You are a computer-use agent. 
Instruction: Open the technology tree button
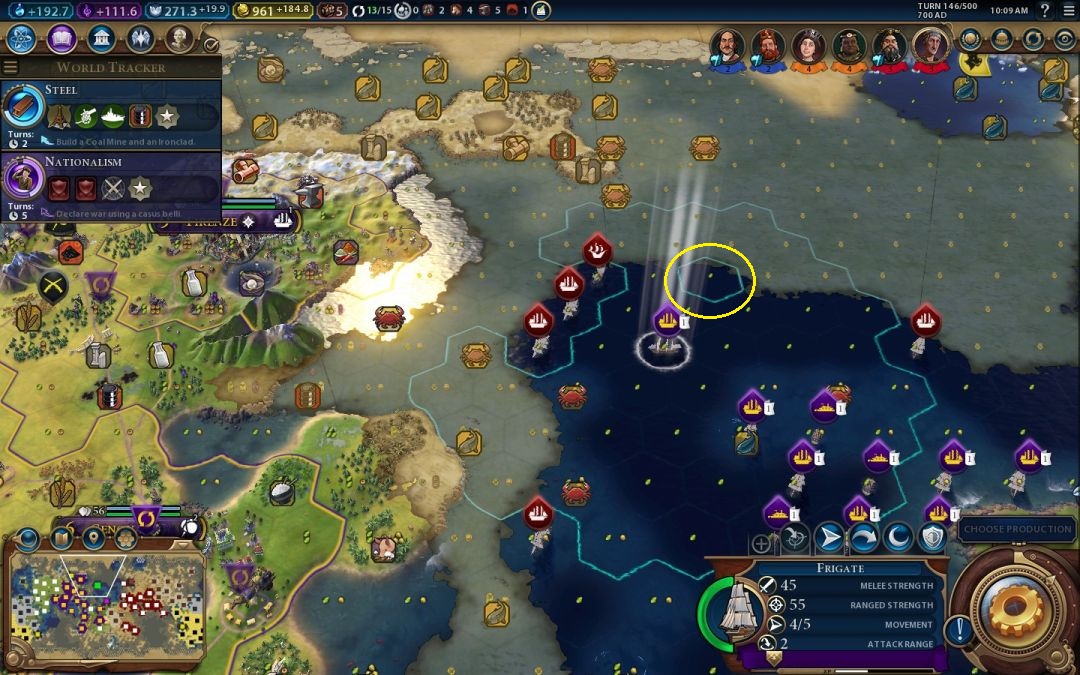[22, 39]
